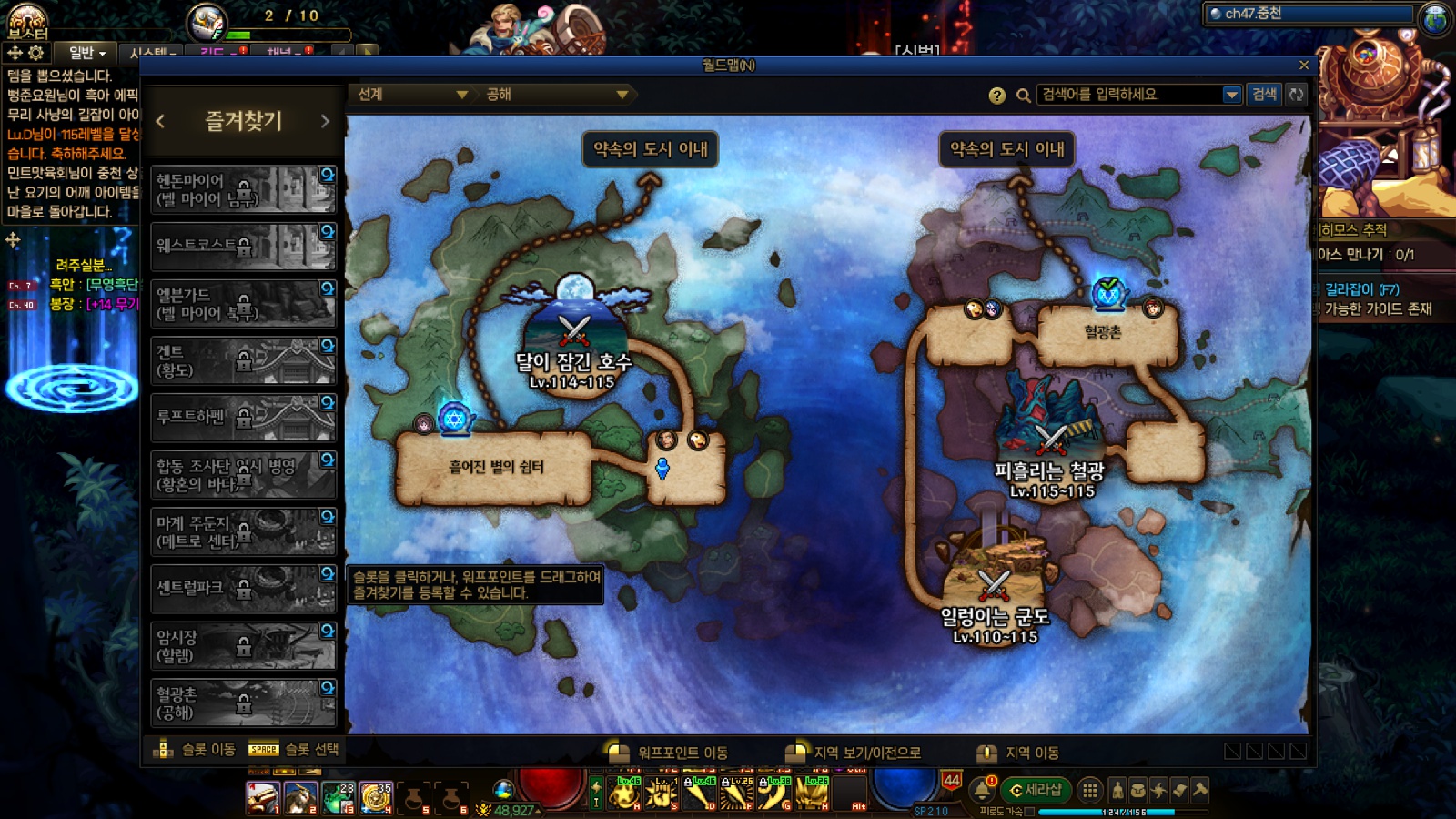This screenshot has width=1456, height=819.
Task: Open the map help question mark
Action: point(997,96)
